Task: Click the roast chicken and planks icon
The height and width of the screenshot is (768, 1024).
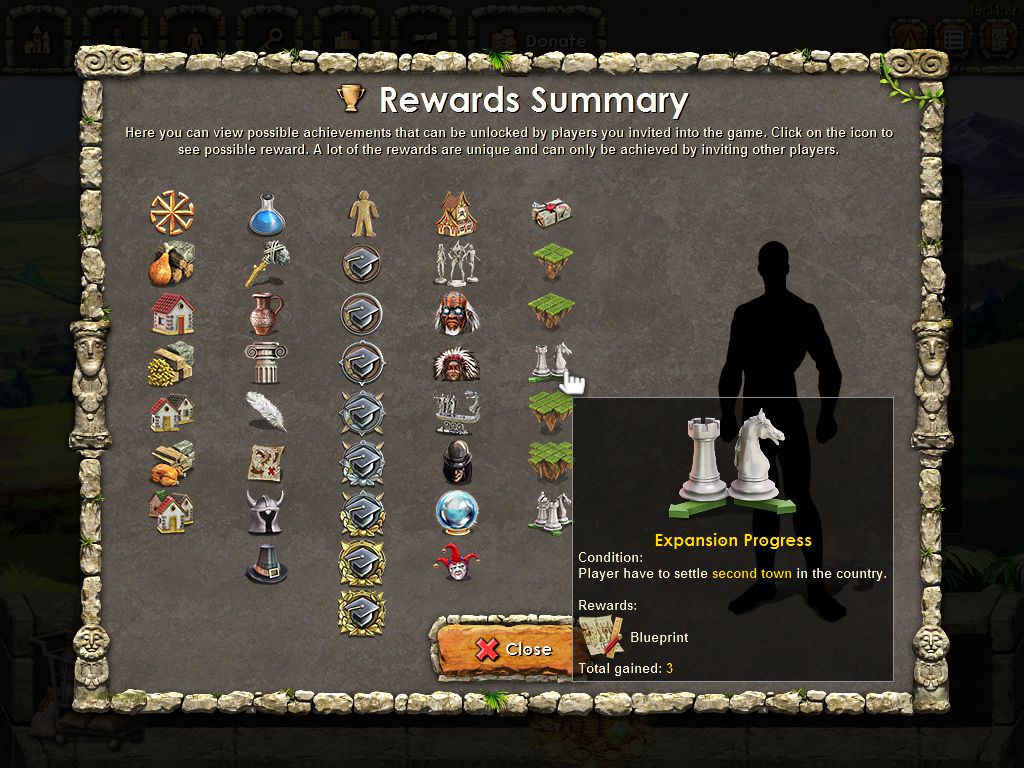Action: pos(172,462)
